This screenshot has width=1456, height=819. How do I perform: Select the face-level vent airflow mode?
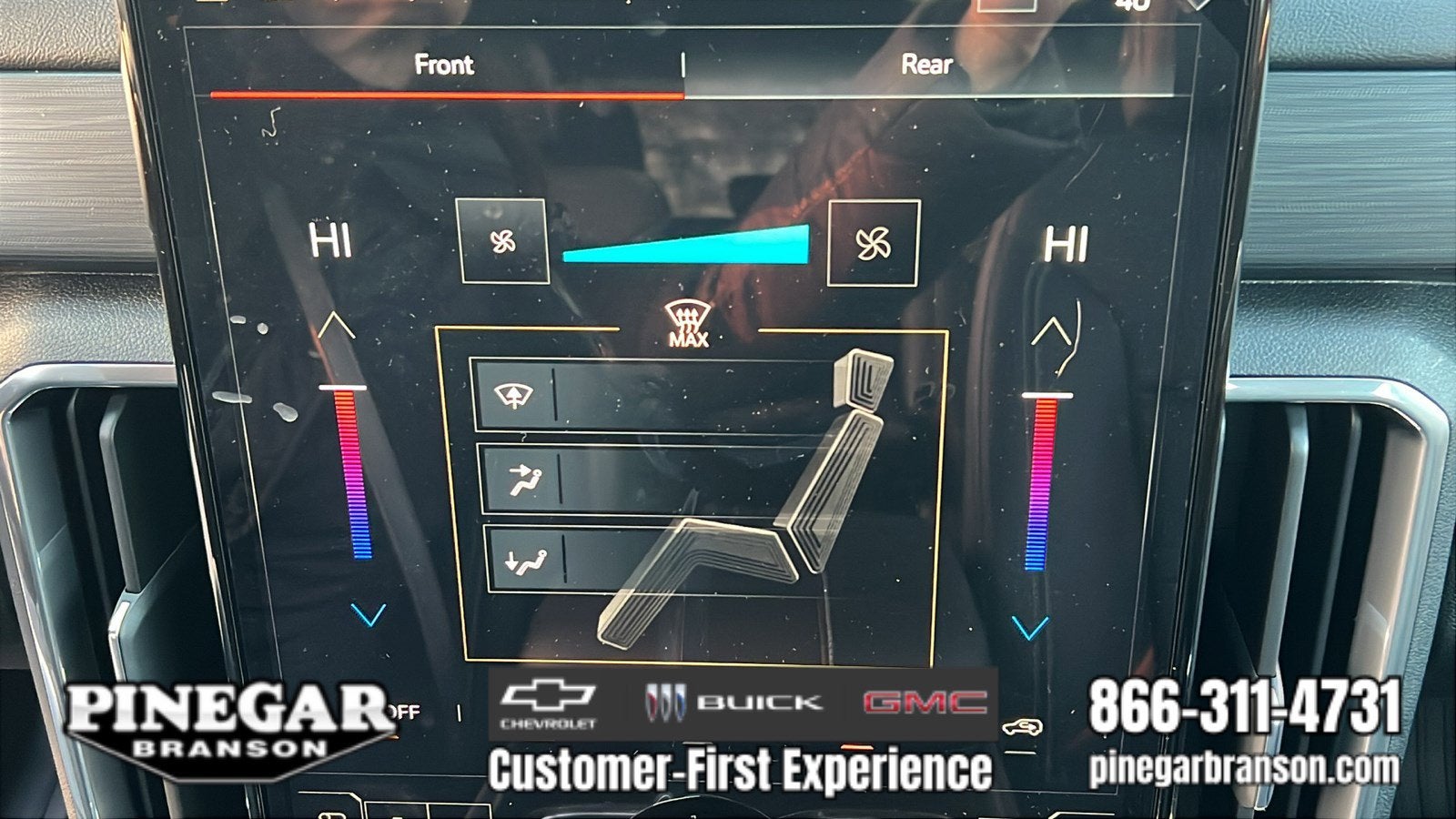pos(521,479)
